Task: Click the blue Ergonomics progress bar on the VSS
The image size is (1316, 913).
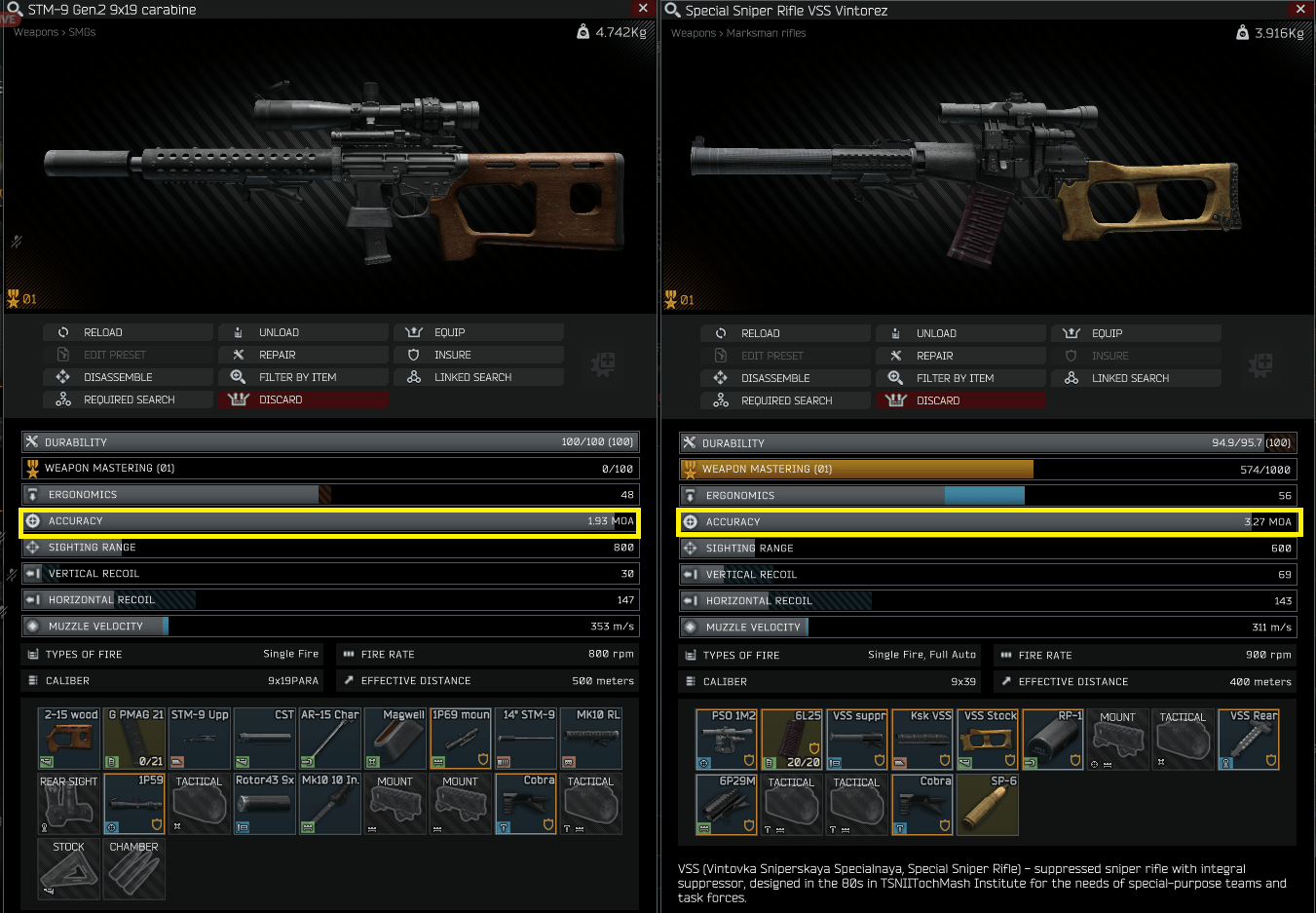Action: [x=984, y=495]
